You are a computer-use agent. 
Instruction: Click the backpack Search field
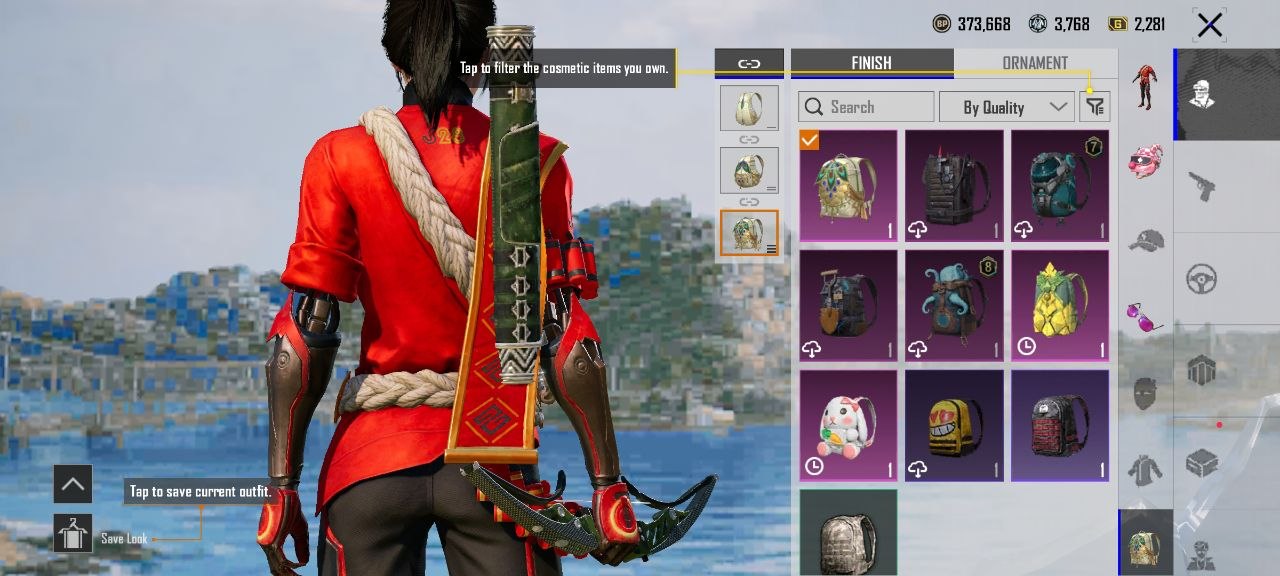point(866,107)
